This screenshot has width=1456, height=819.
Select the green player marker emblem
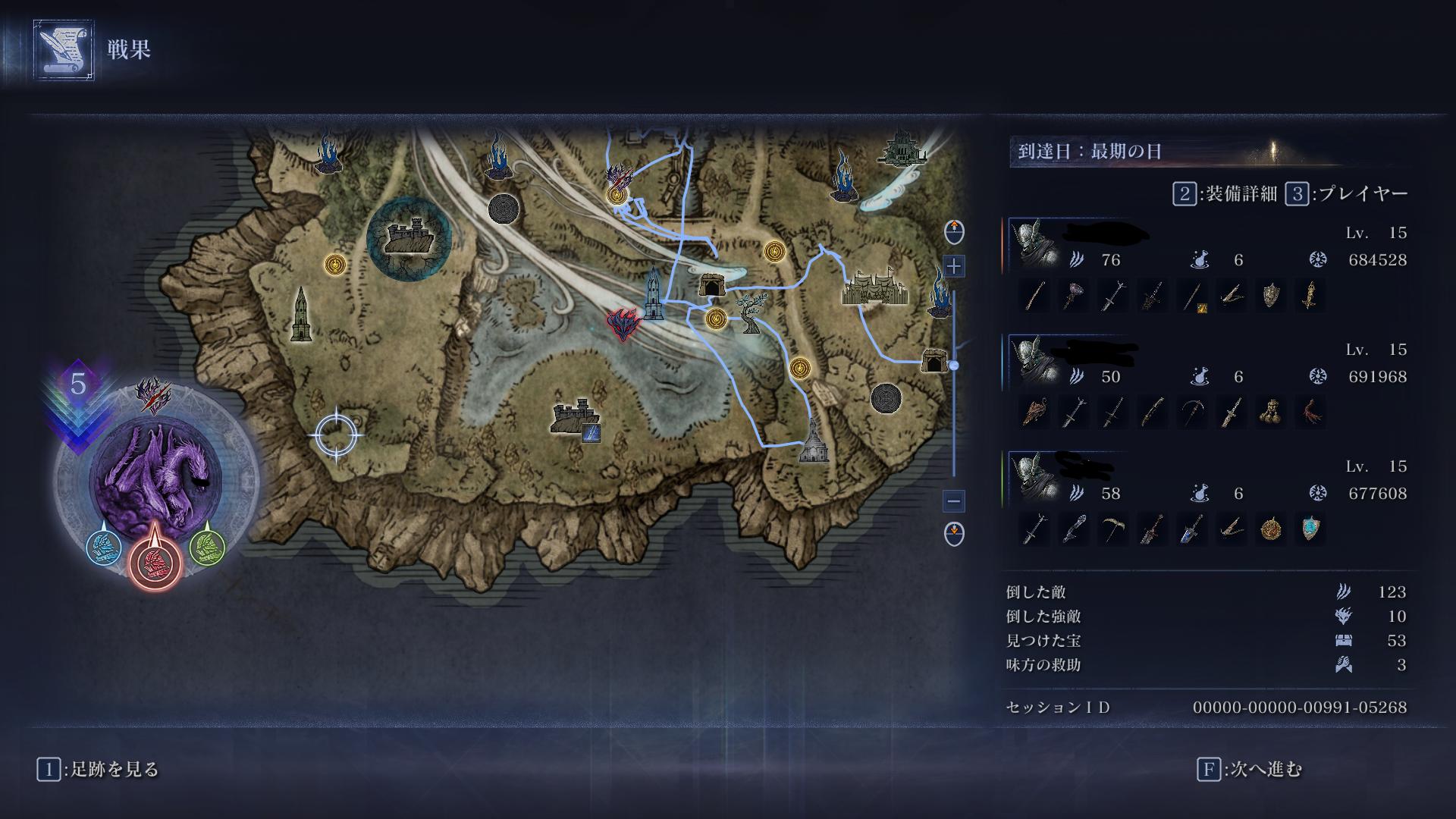point(206,544)
